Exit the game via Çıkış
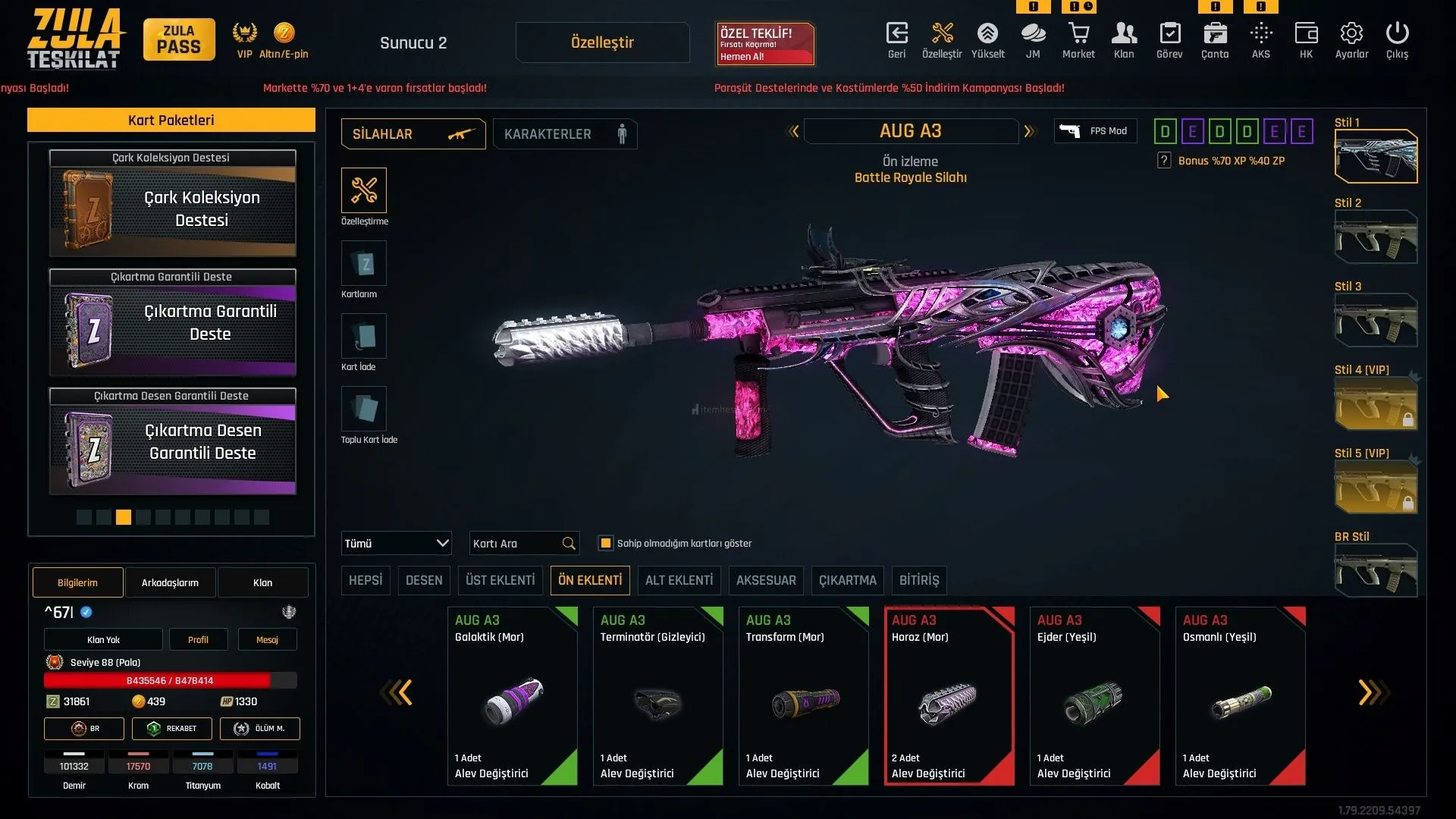The image size is (1456, 819). point(1397,40)
